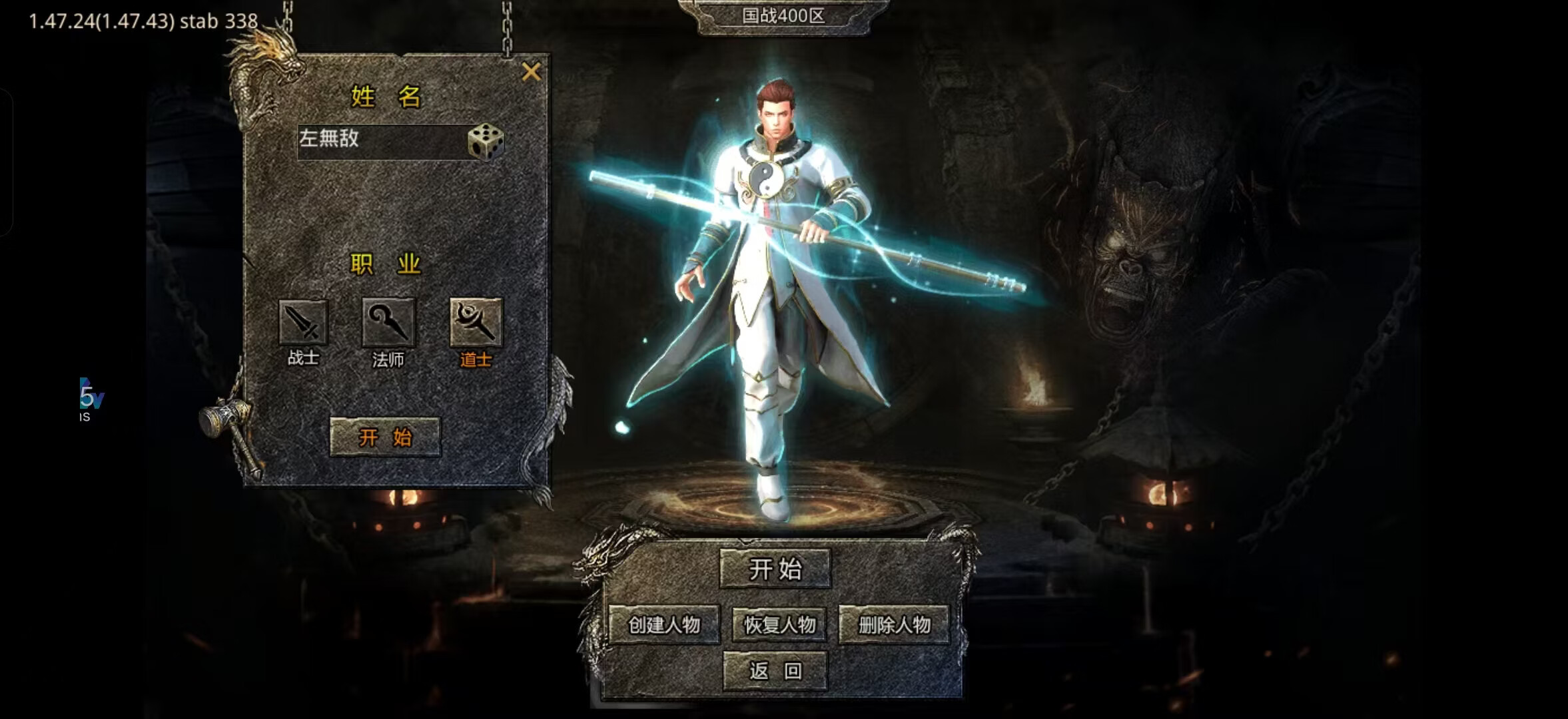The width and height of the screenshot is (1568, 719).
Task: Select the 战士 warrior class
Action: 303,324
